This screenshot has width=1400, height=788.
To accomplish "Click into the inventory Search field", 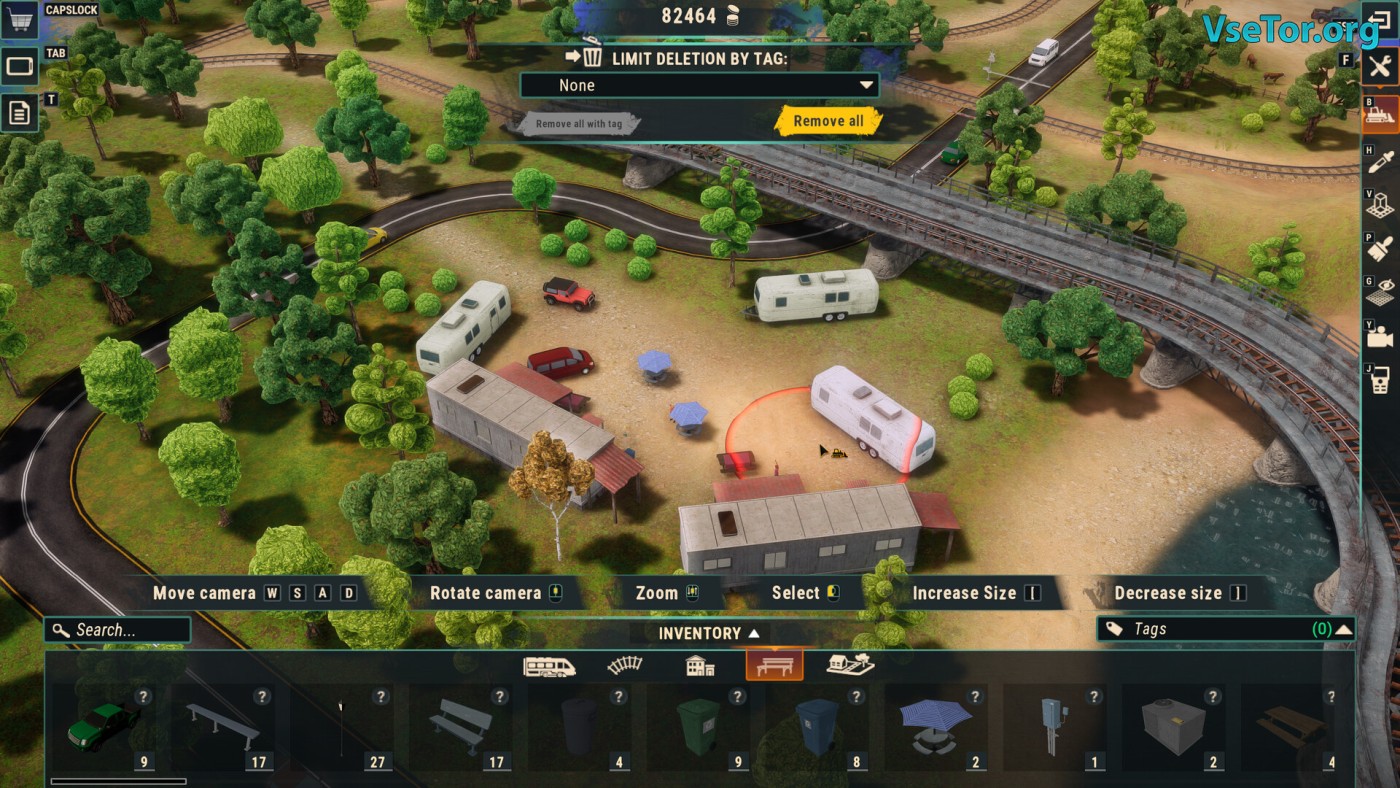I will click(x=118, y=630).
